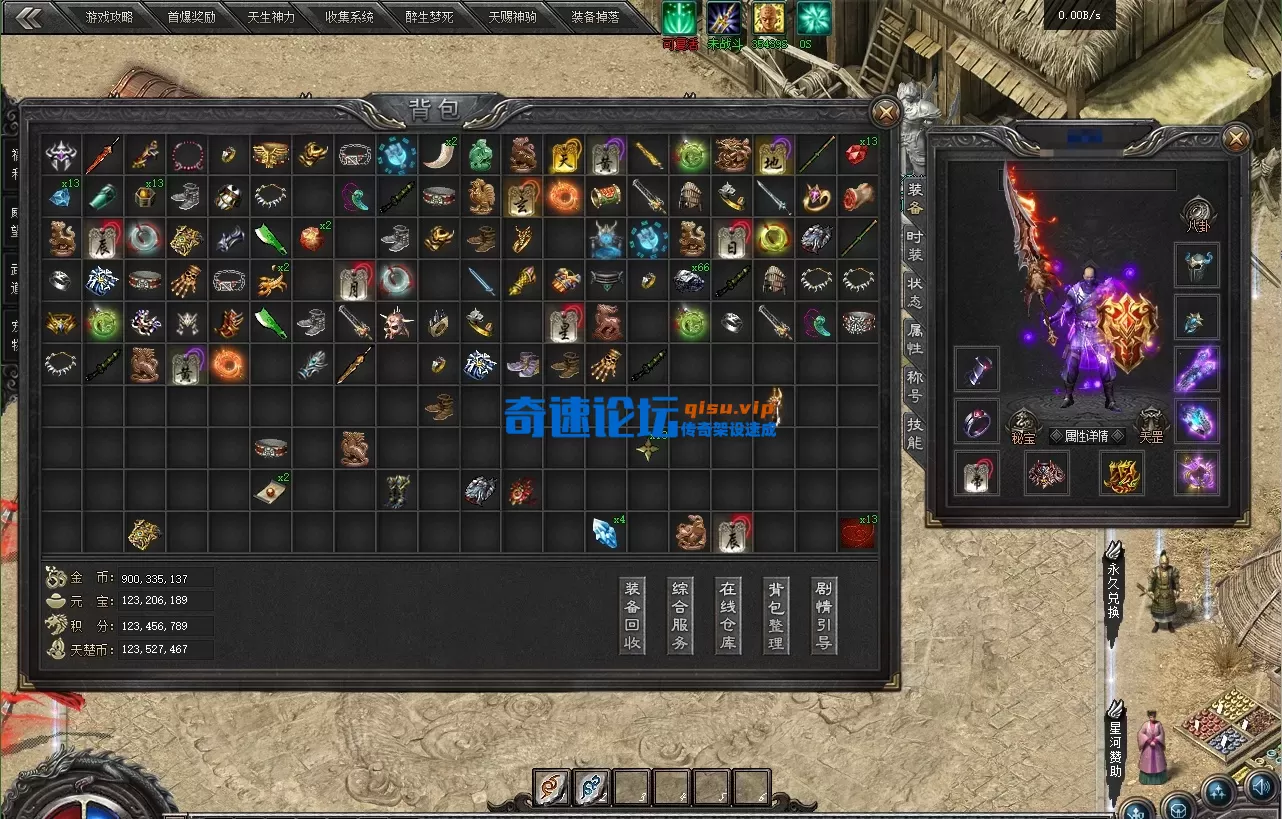Image resolution: width=1282 pixels, height=819 pixels.
Task: Click the 装备回收 equipment recycle button
Action: (632, 615)
